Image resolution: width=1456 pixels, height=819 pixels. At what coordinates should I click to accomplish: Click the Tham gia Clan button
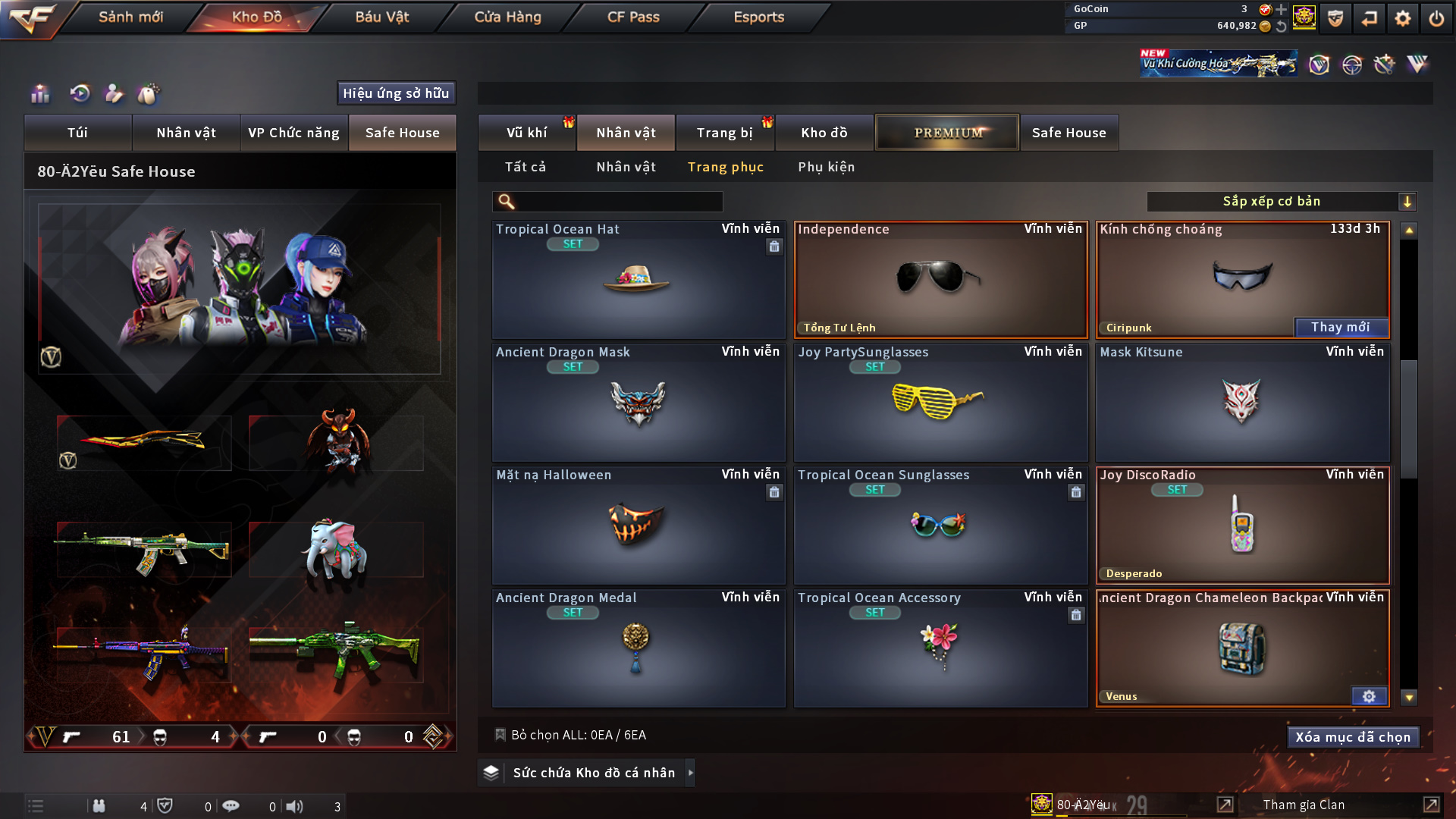coord(1304,805)
